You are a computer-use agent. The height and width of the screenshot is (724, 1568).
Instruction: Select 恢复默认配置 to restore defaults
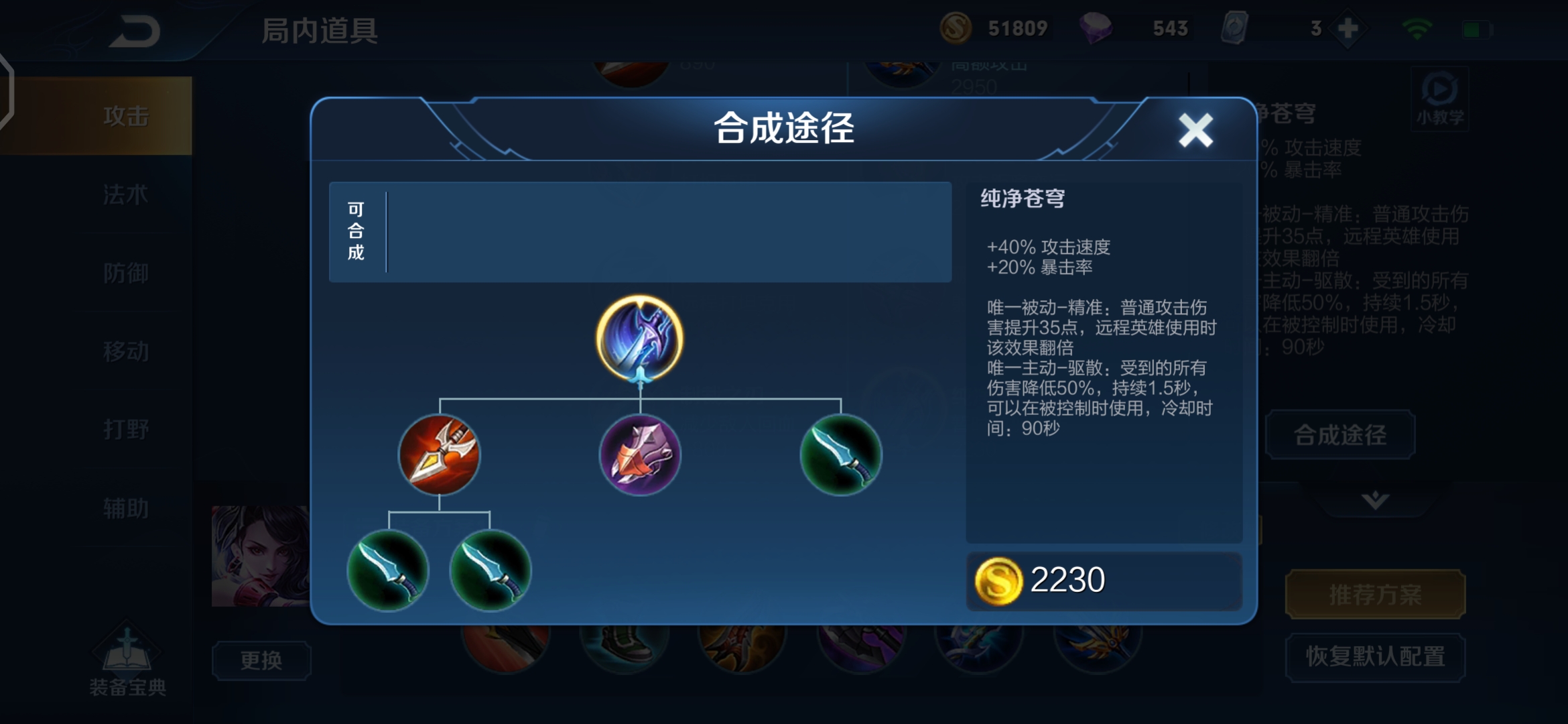coord(1374,658)
